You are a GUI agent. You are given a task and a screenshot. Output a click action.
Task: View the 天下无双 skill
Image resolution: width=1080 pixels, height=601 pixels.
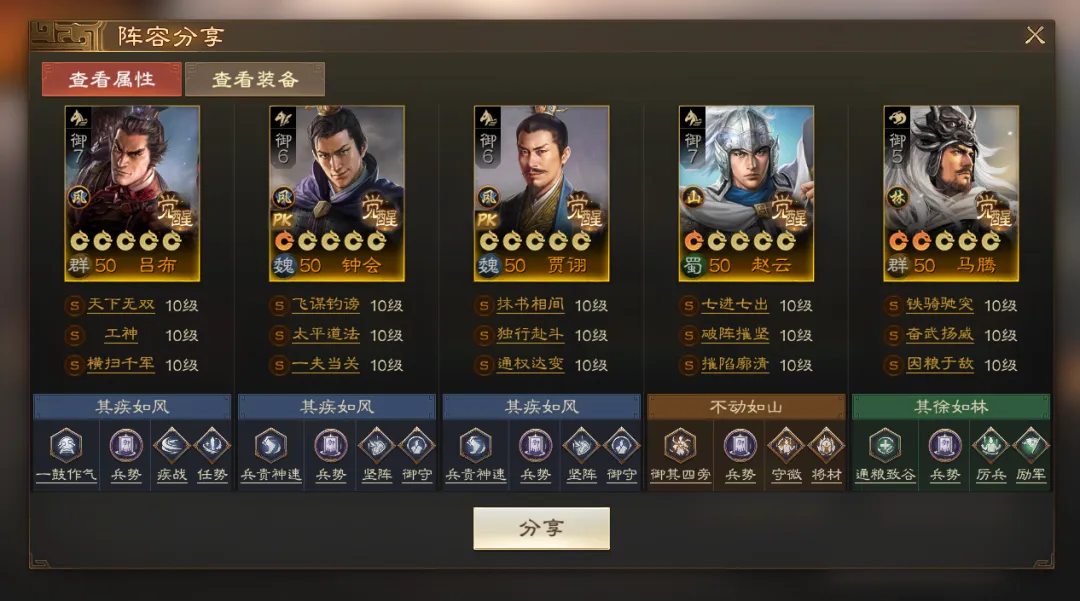pyautogui.click(x=120, y=305)
